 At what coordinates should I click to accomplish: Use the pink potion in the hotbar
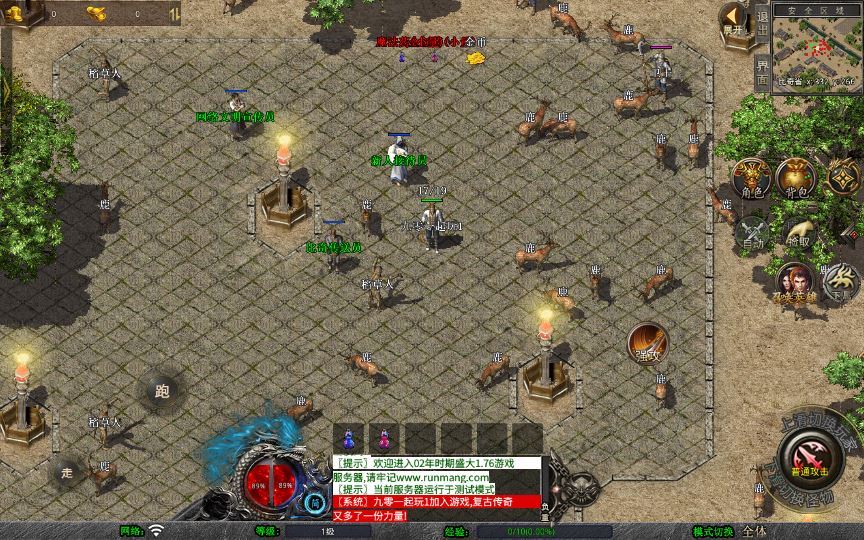(x=384, y=438)
